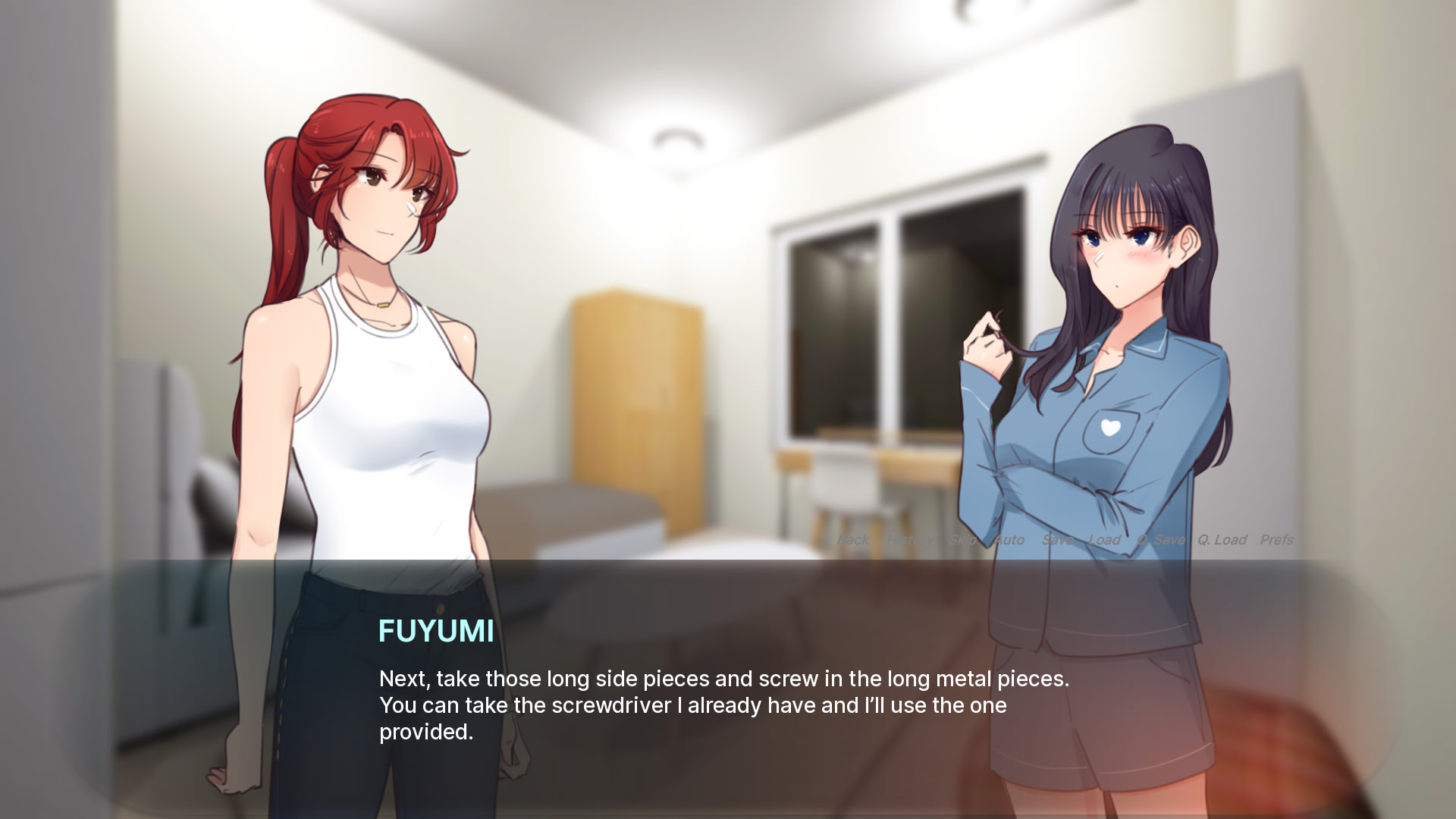1456x819 pixels.
Task: Click Back to rewind the dialogue
Action: click(x=853, y=540)
